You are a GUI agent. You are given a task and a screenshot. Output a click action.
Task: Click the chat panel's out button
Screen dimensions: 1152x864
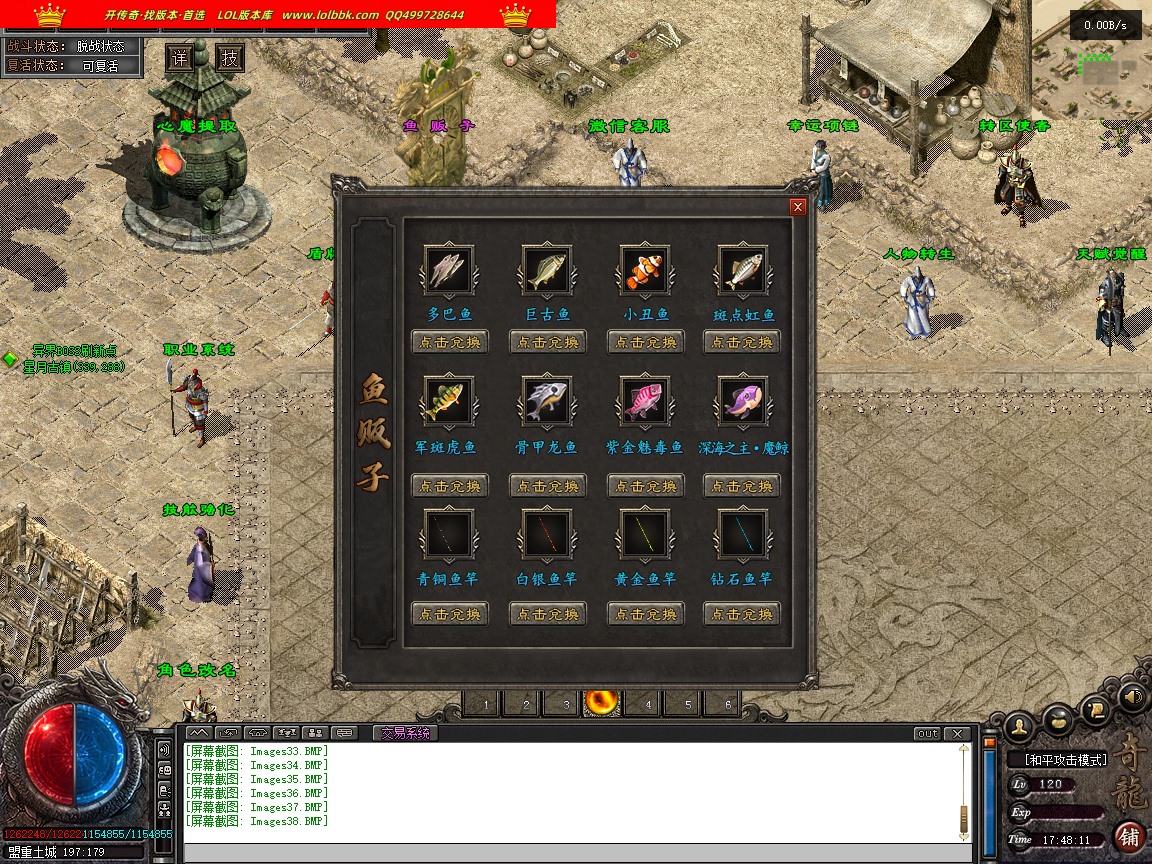coord(927,734)
